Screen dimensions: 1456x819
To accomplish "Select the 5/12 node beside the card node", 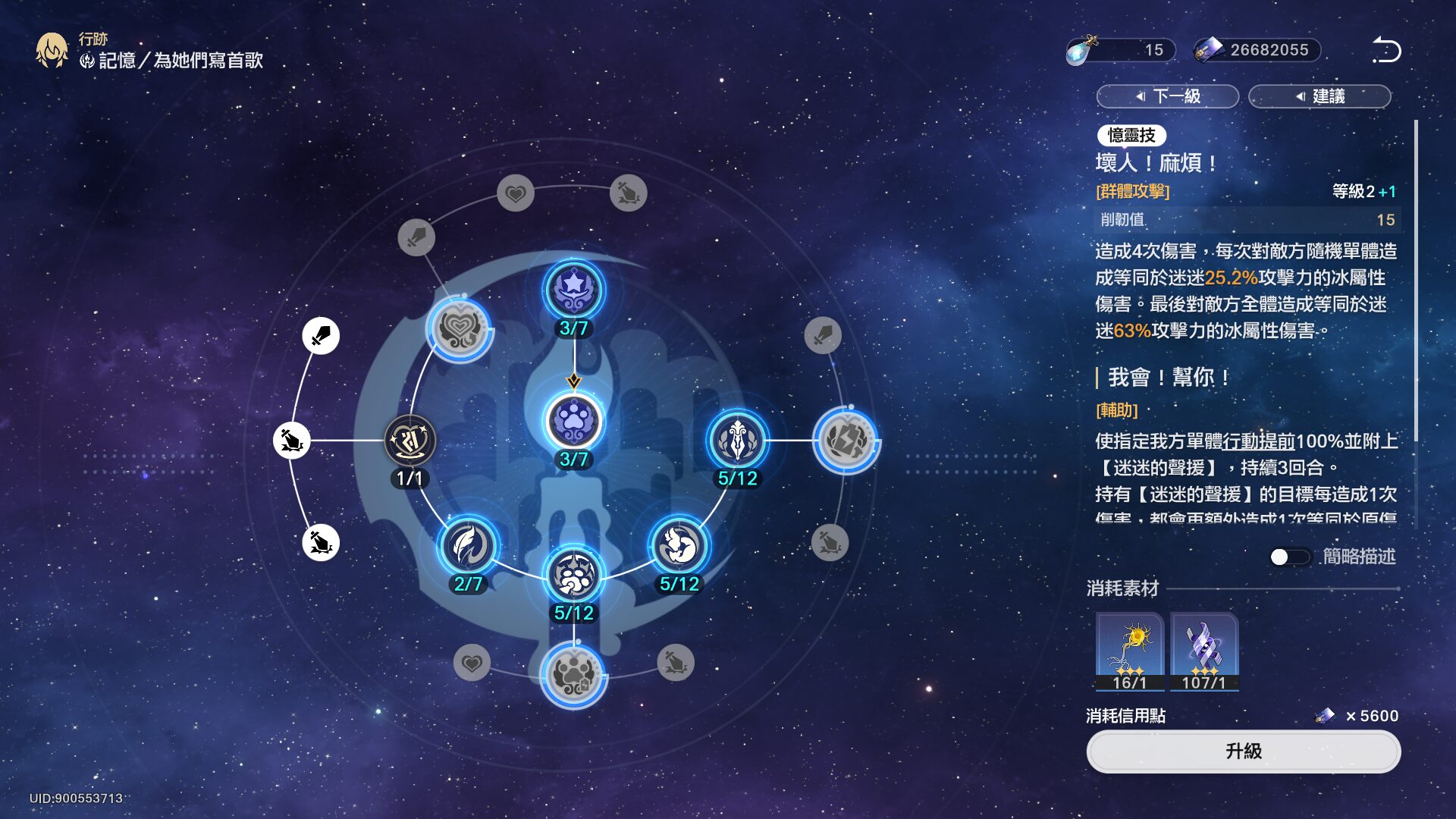I will (x=737, y=441).
